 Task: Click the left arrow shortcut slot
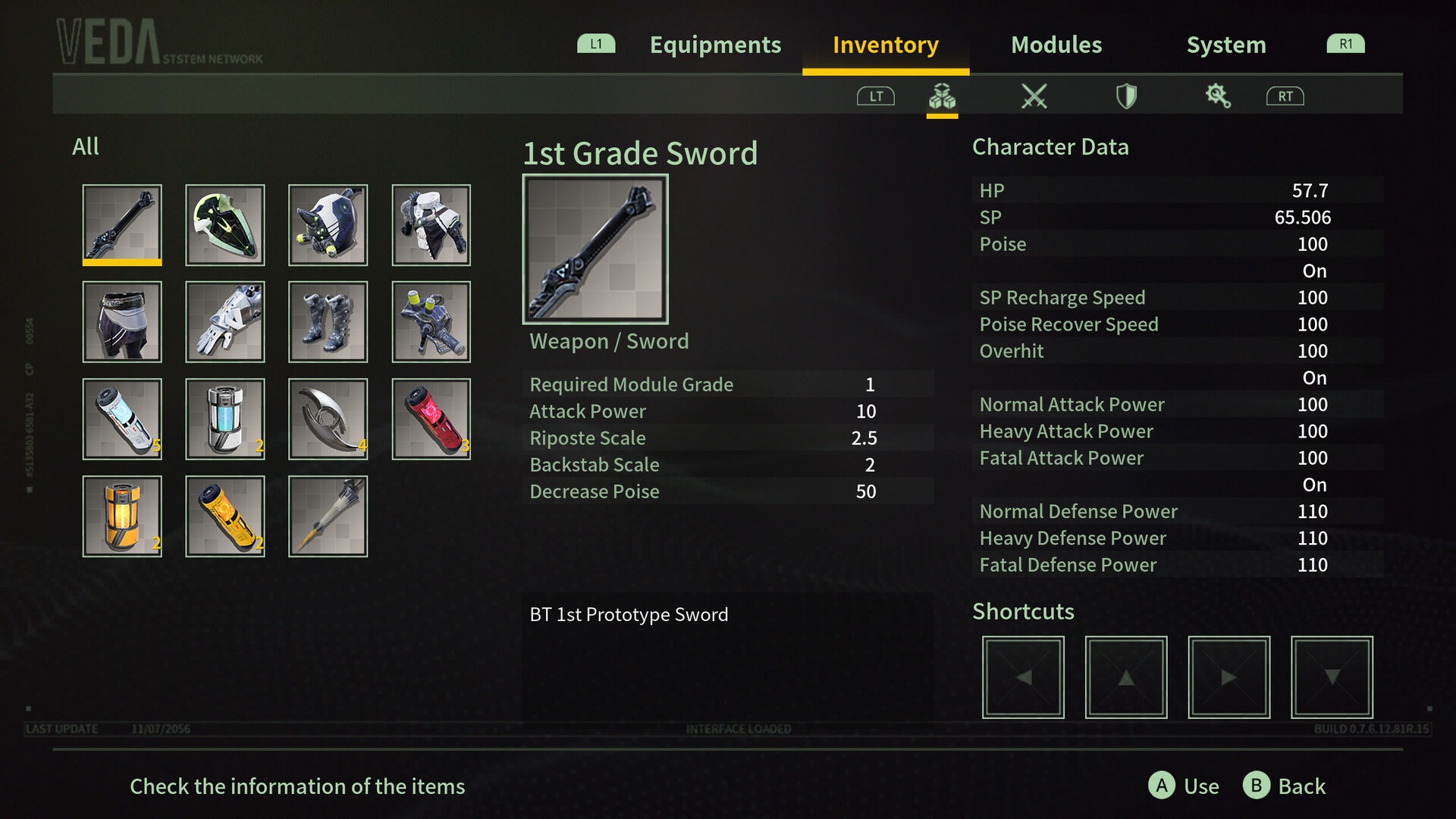[x=1023, y=676]
